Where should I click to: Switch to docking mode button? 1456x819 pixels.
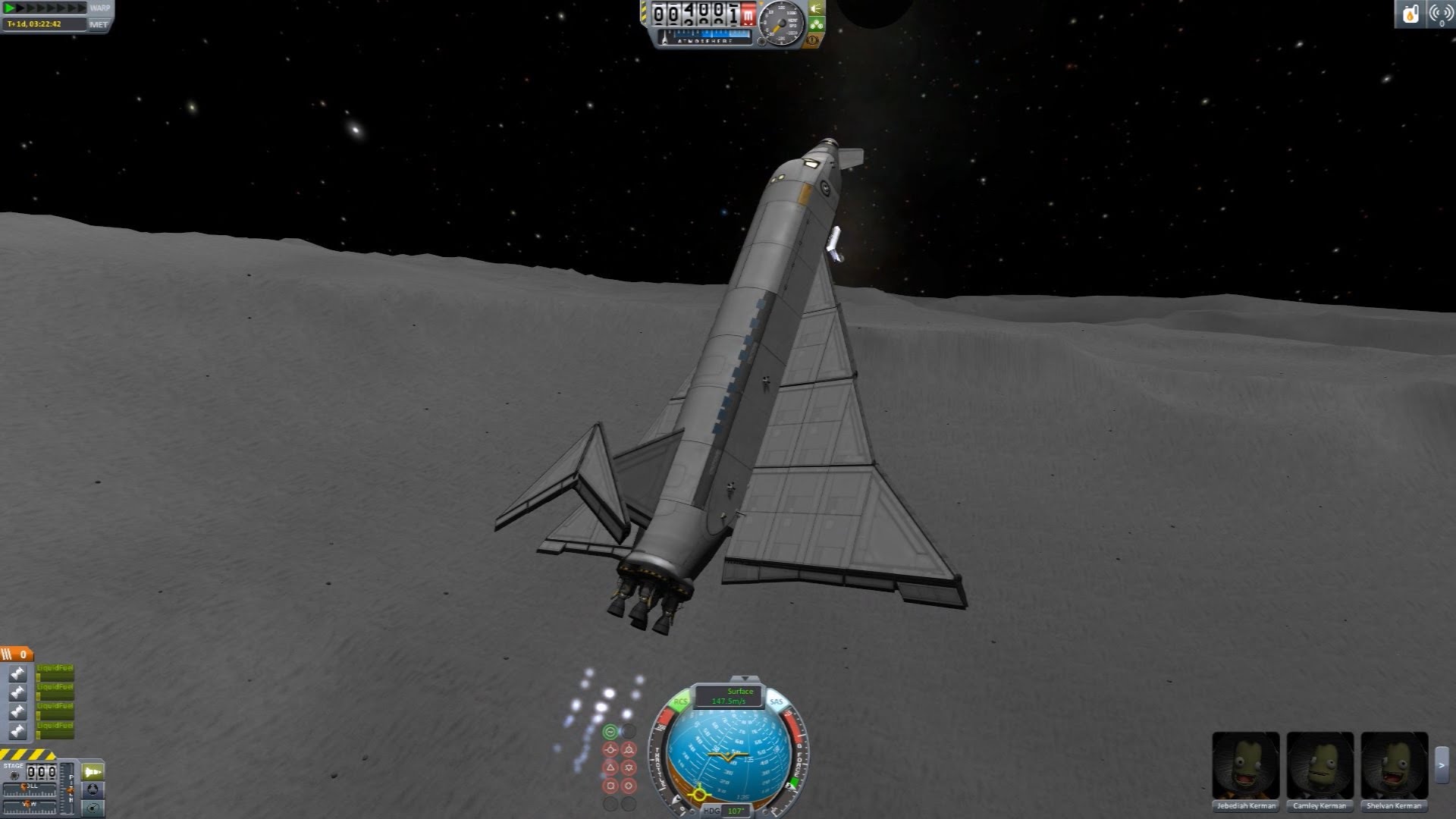pyautogui.click(x=93, y=790)
